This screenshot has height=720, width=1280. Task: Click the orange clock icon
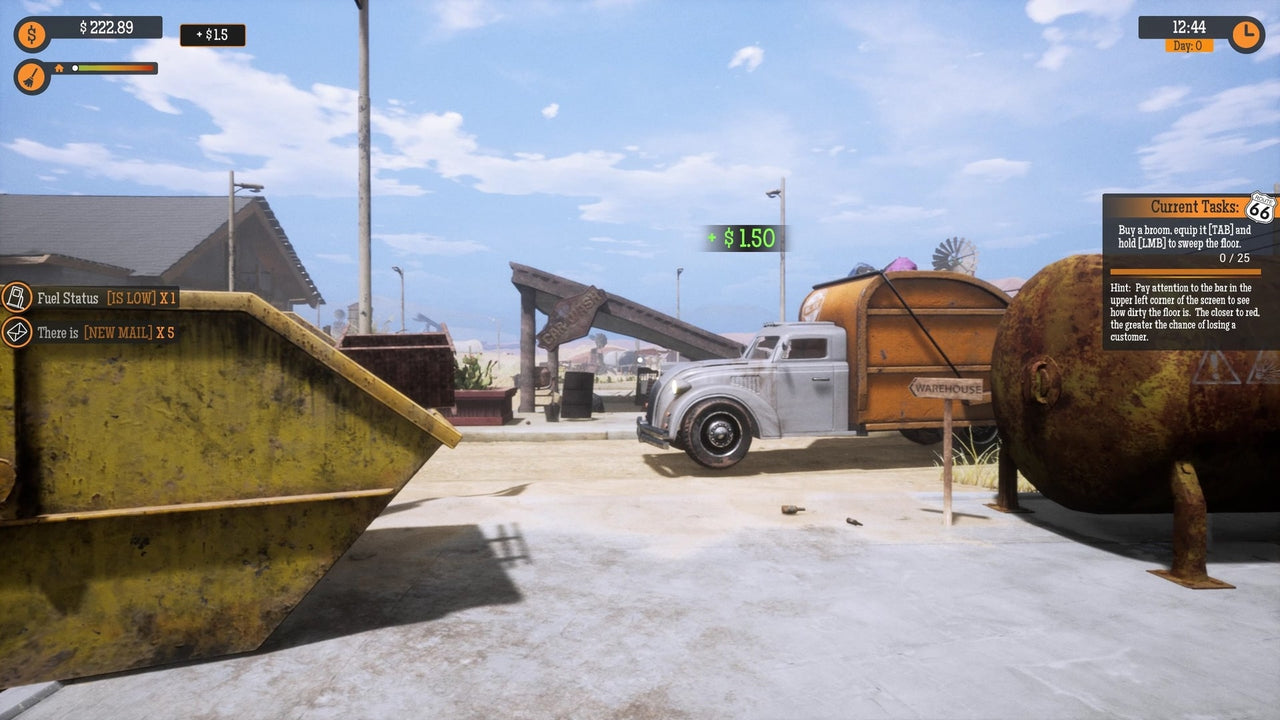pos(1246,34)
